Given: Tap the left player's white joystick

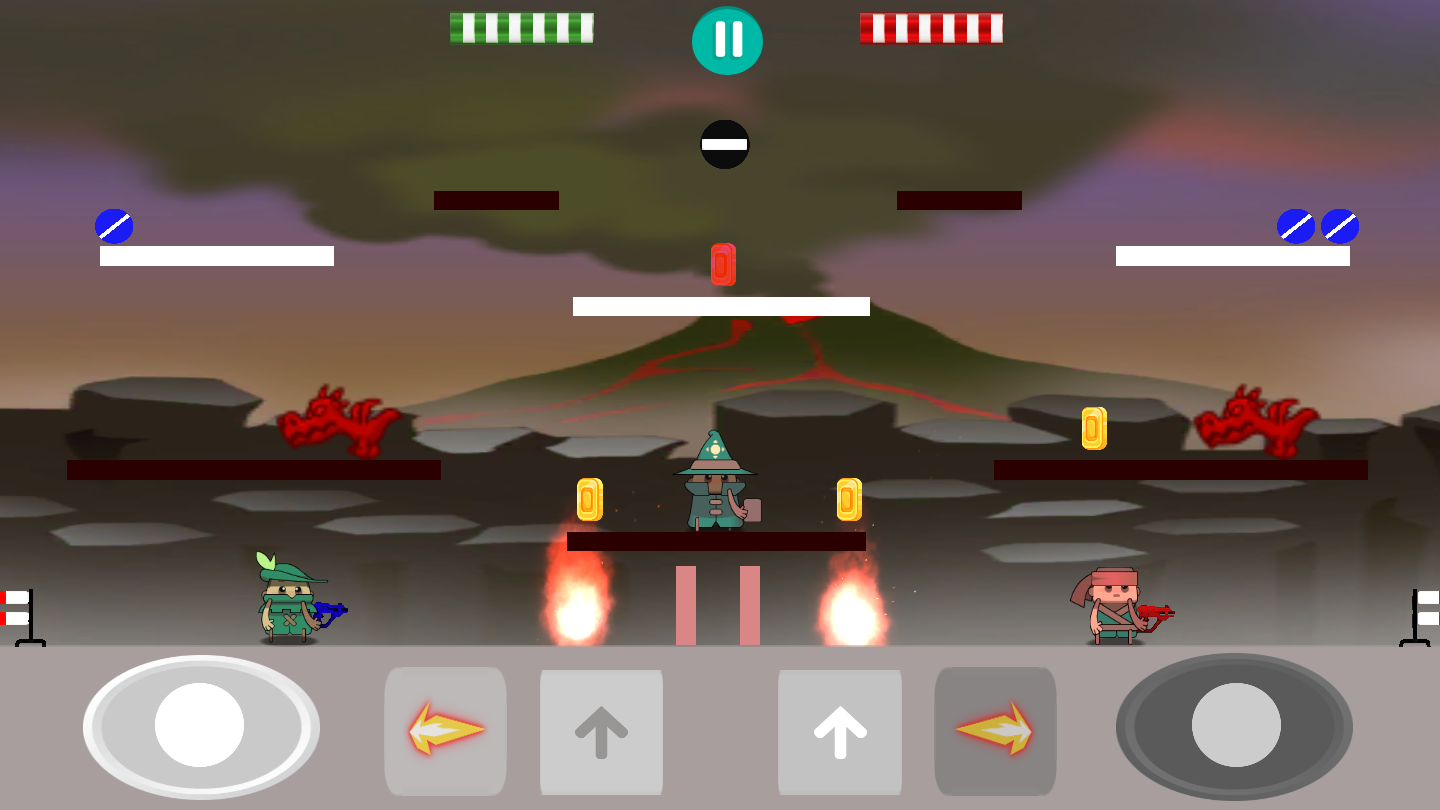Looking at the screenshot, I should click(200, 726).
